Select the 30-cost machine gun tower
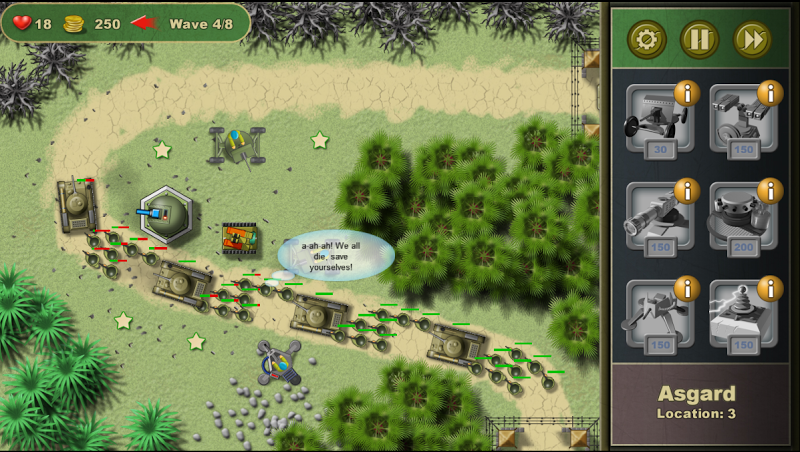The width and height of the screenshot is (800, 452). coord(657,120)
